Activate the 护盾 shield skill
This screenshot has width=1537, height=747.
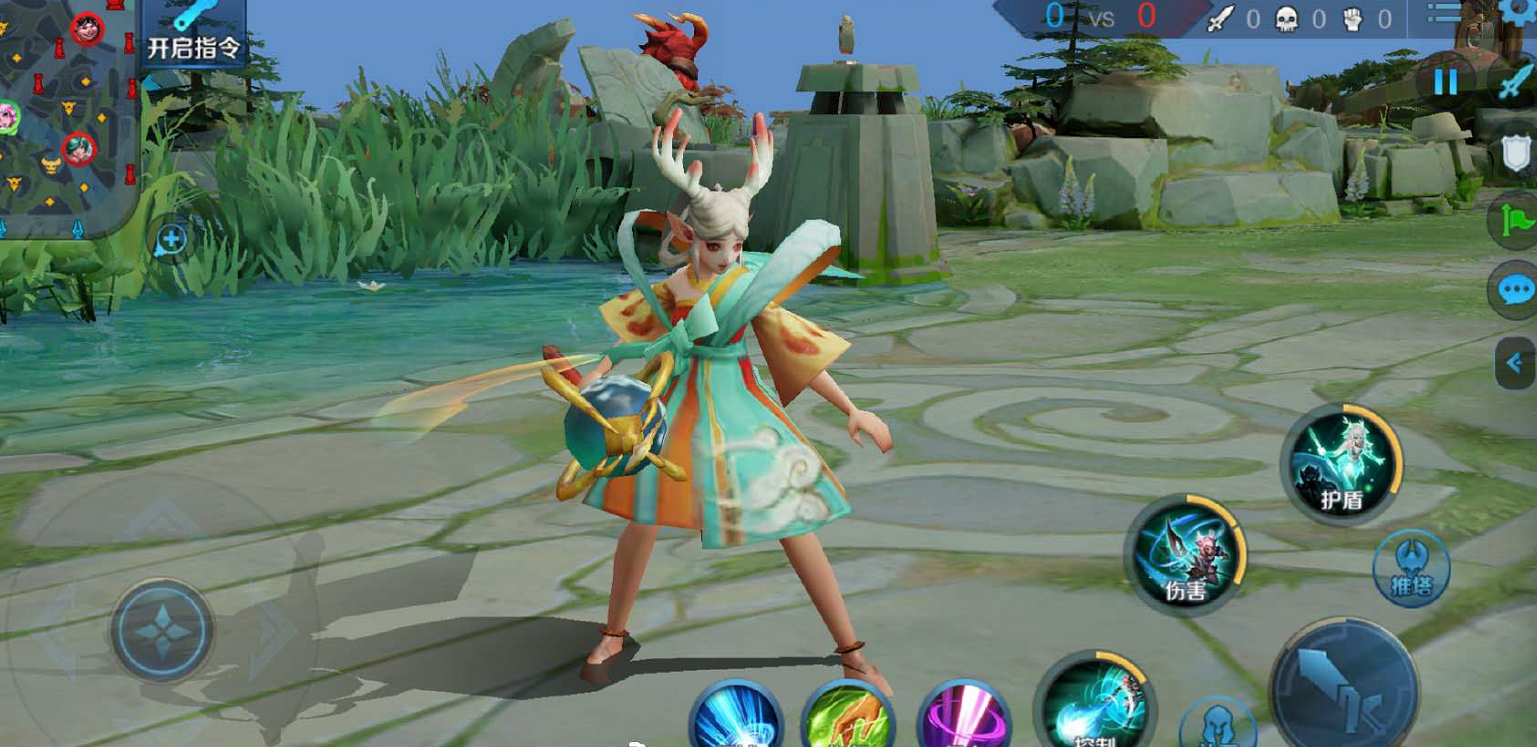point(1341,464)
